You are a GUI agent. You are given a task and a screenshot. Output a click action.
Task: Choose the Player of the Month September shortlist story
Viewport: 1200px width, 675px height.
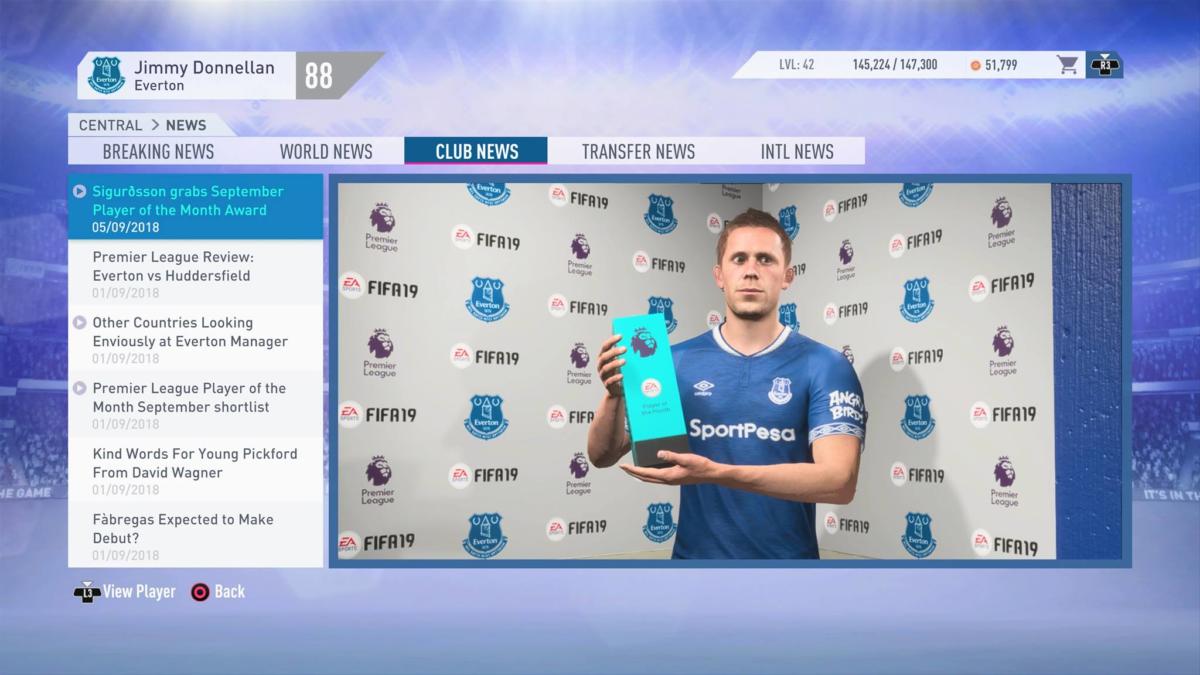196,405
